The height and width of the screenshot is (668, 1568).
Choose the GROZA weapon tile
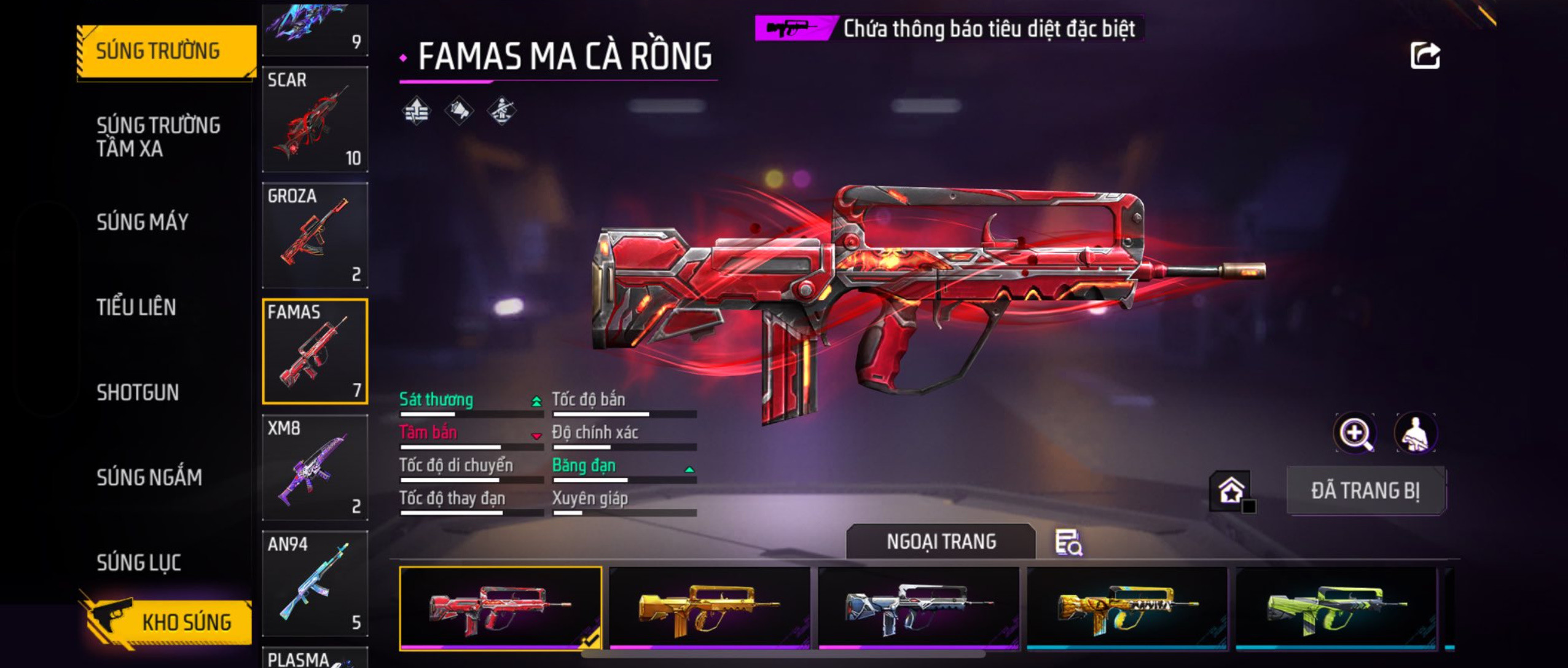click(x=315, y=235)
